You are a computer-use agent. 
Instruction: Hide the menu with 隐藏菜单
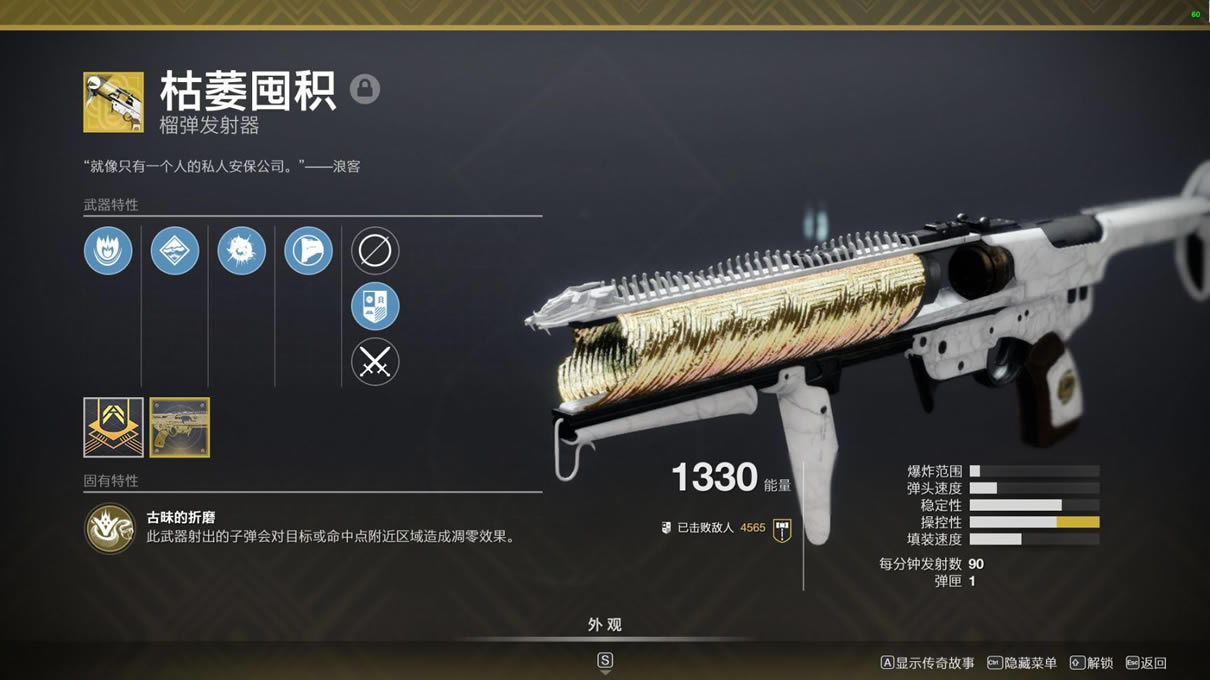coord(1022,663)
